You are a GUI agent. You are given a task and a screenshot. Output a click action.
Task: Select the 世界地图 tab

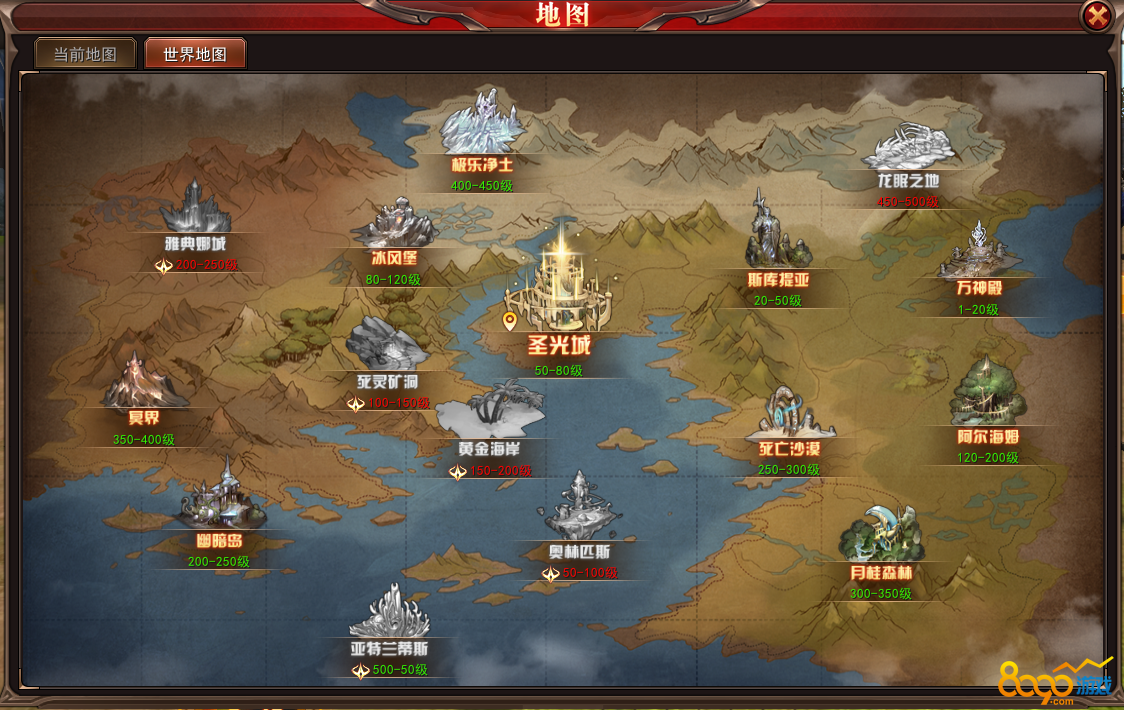(195, 54)
